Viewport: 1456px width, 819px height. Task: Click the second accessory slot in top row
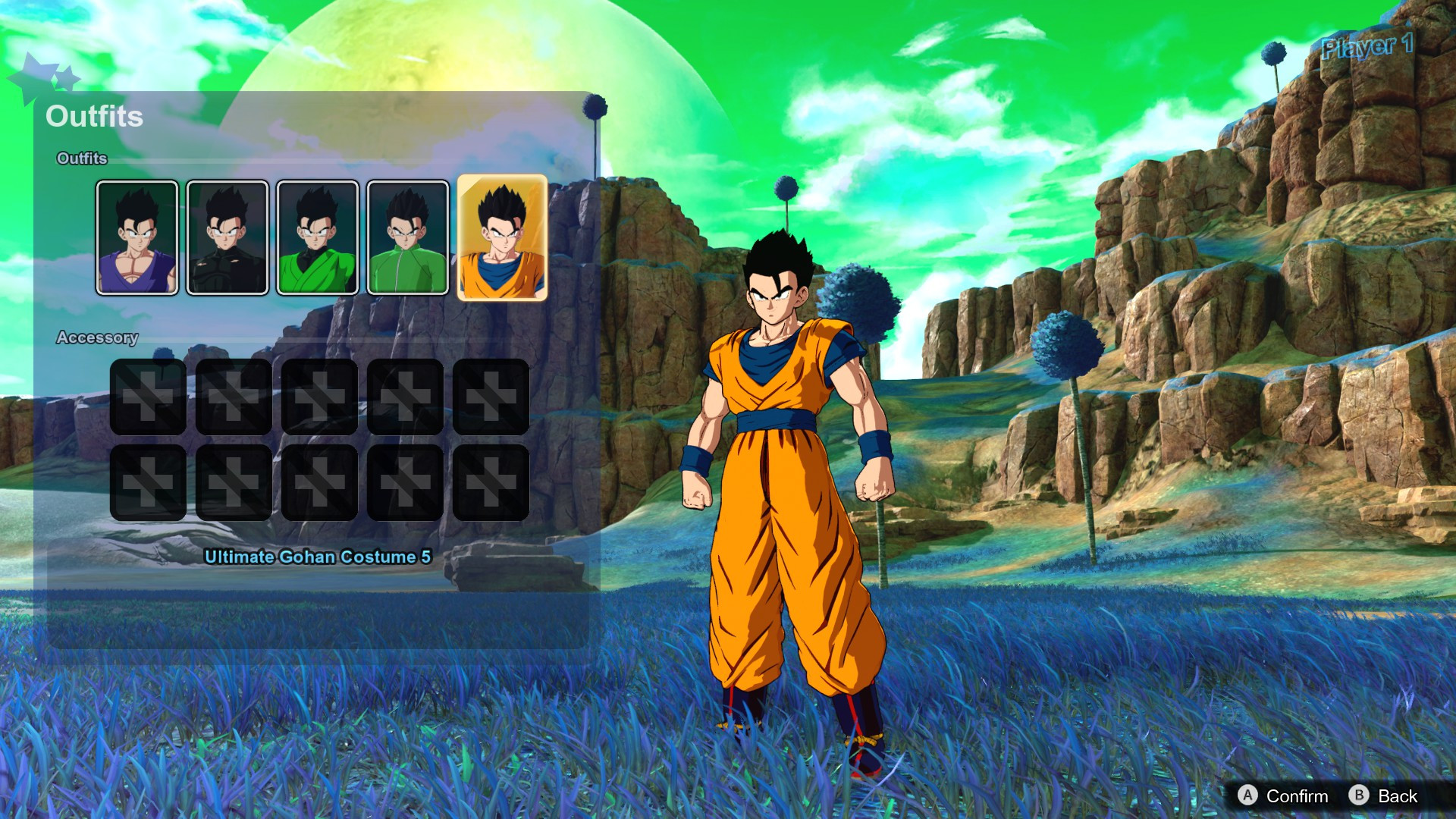click(233, 397)
